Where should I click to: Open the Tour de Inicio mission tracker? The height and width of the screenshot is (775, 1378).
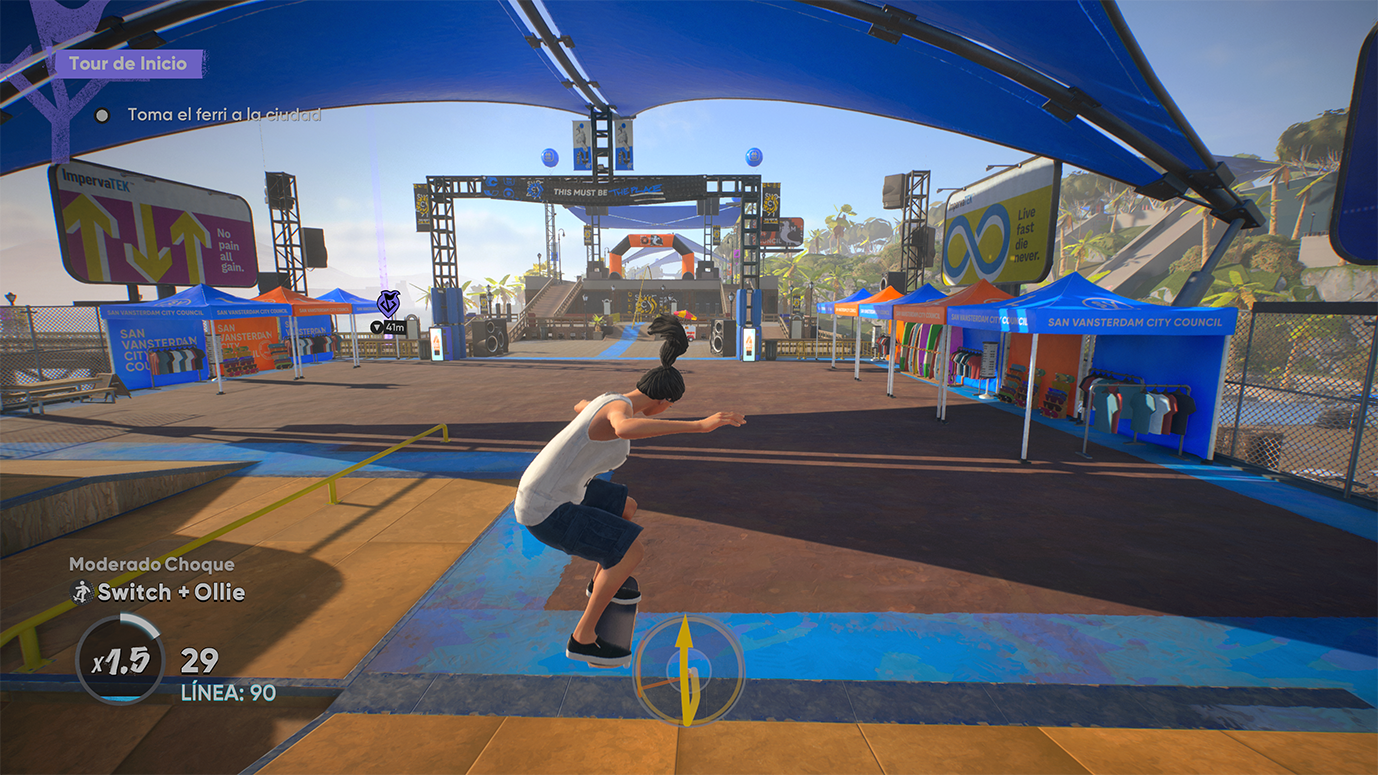[128, 64]
